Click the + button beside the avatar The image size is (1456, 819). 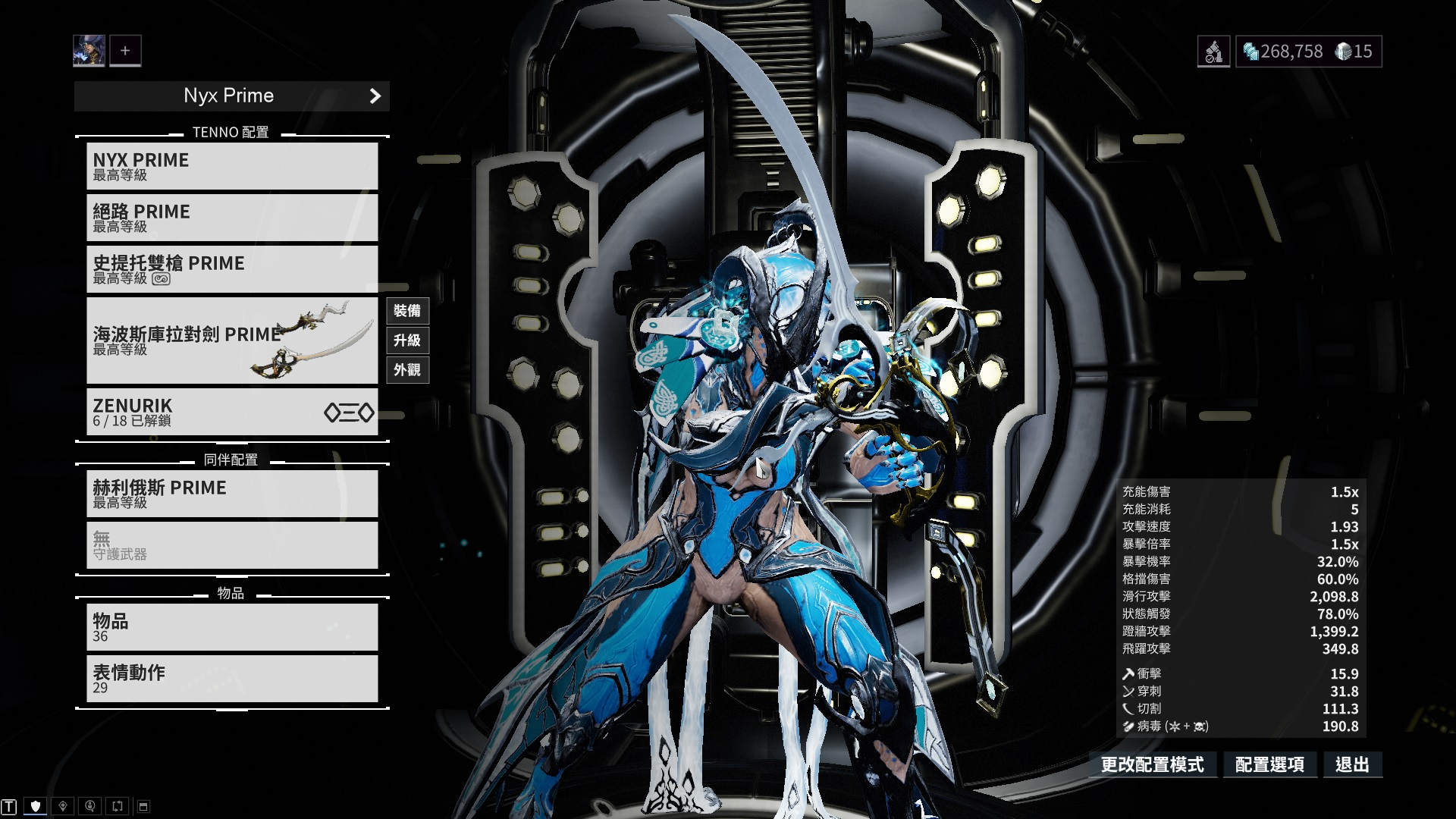[x=124, y=50]
